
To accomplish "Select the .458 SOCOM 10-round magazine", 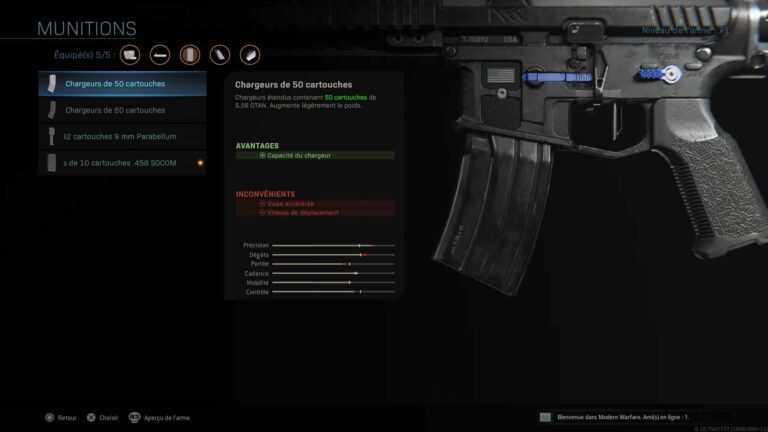I will [122, 162].
